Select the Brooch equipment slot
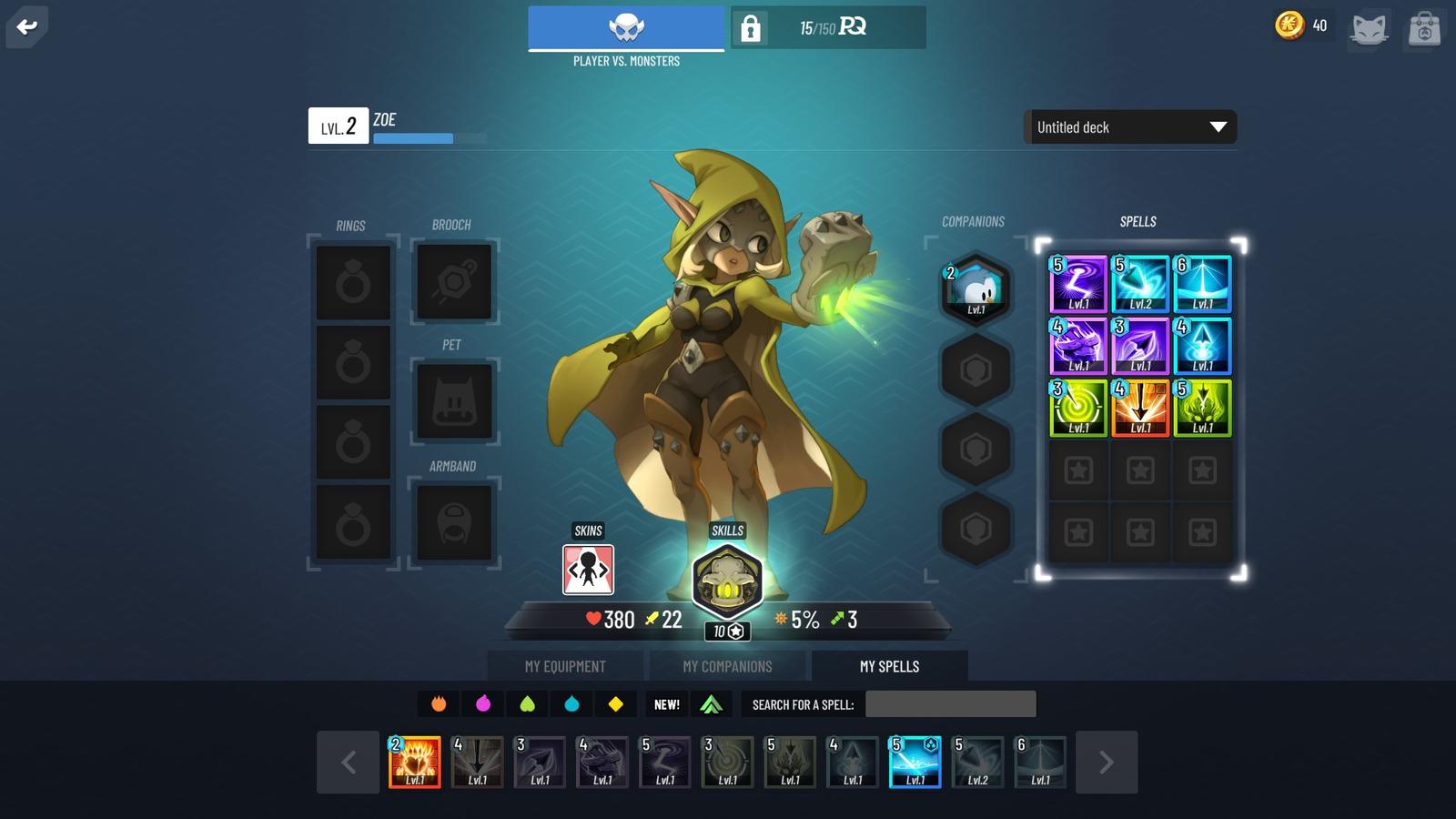The height and width of the screenshot is (819, 1456). [x=454, y=282]
